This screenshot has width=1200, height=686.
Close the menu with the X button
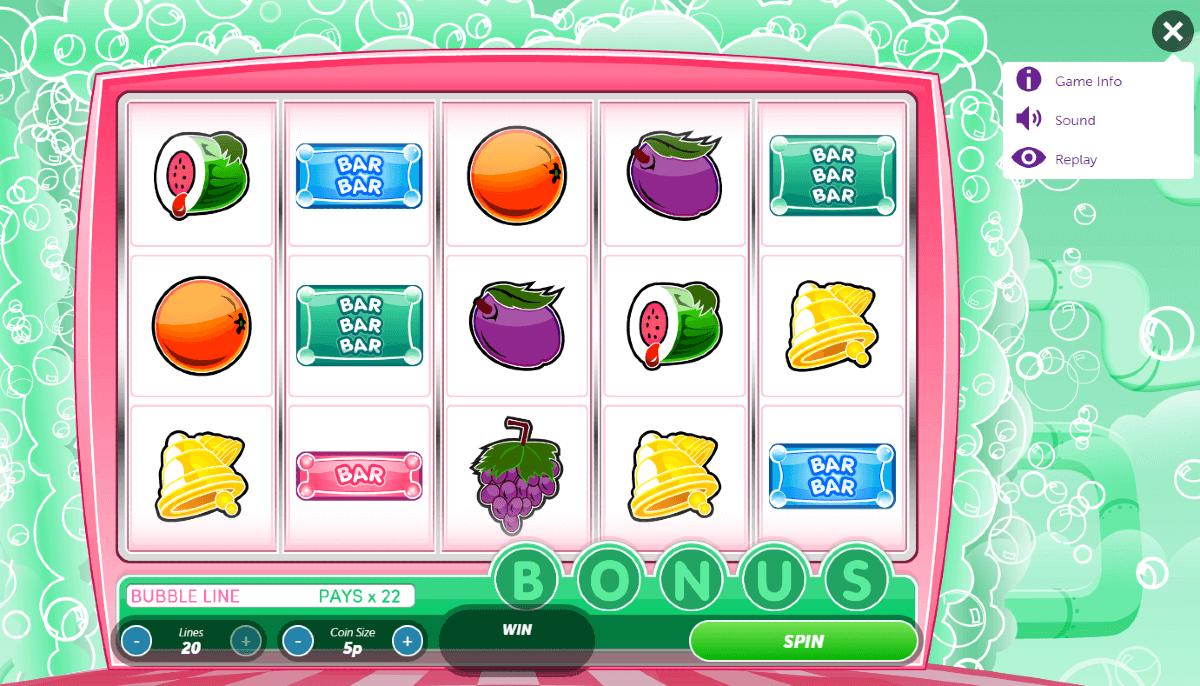point(1172,32)
